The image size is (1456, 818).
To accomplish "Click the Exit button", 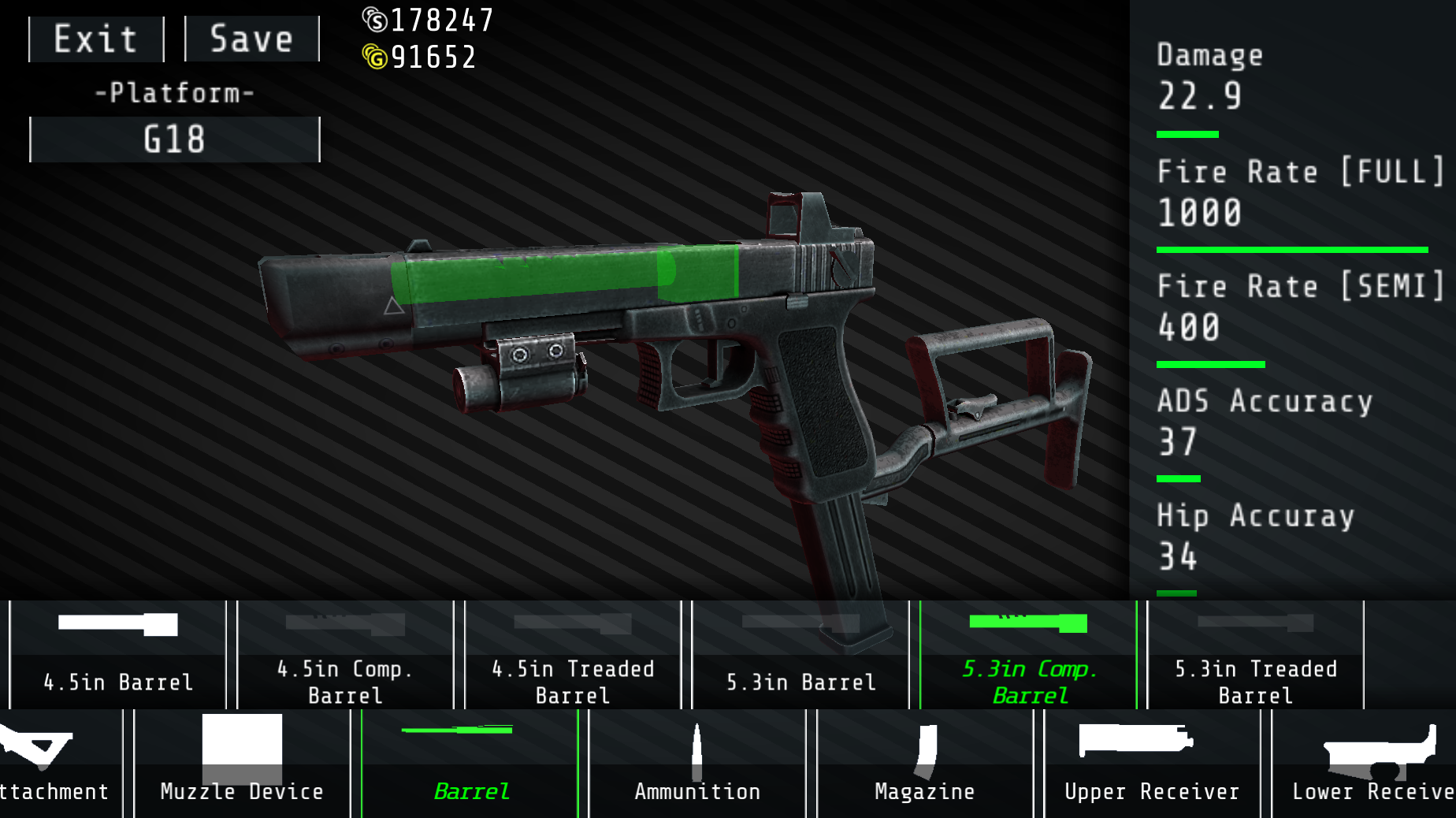I will point(95,38).
